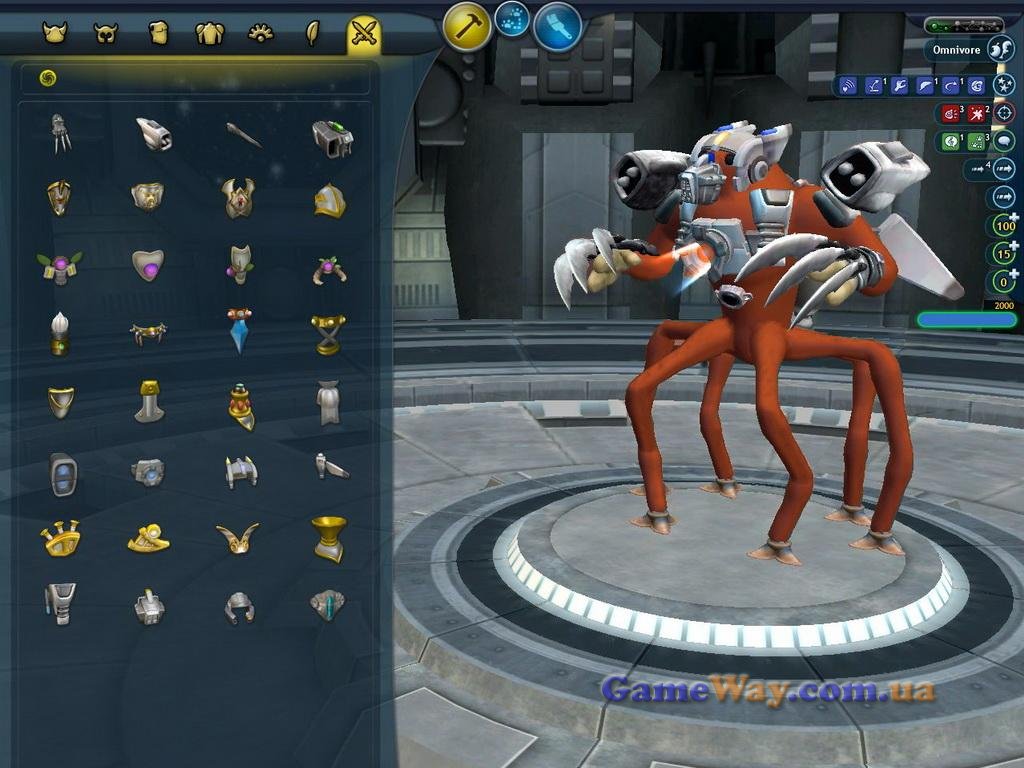This screenshot has height=768, width=1024.
Task: Click the crosshair combat abilities button
Action: click(1003, 113)
